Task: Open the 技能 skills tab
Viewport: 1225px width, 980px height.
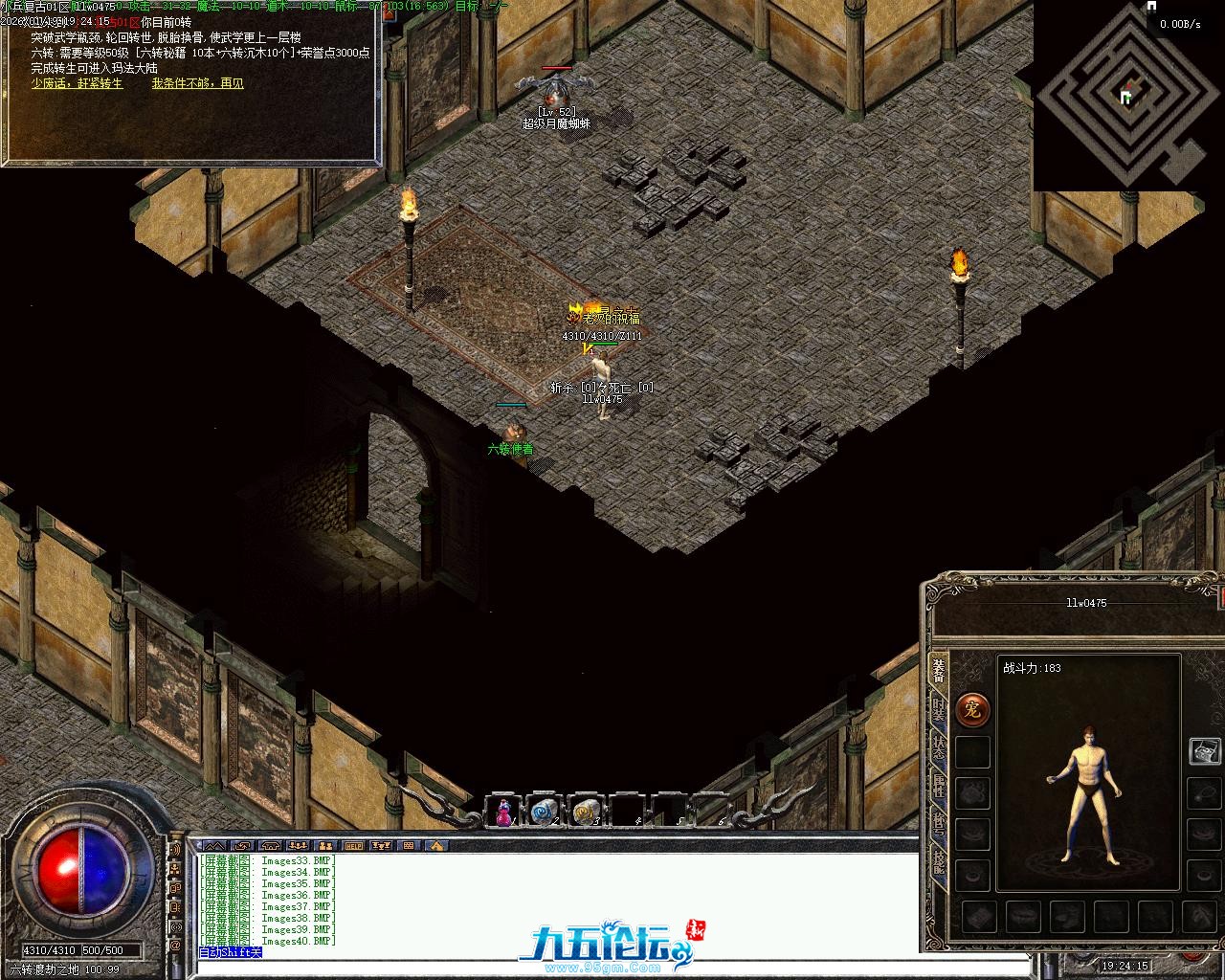Action: tap(938, 864)
